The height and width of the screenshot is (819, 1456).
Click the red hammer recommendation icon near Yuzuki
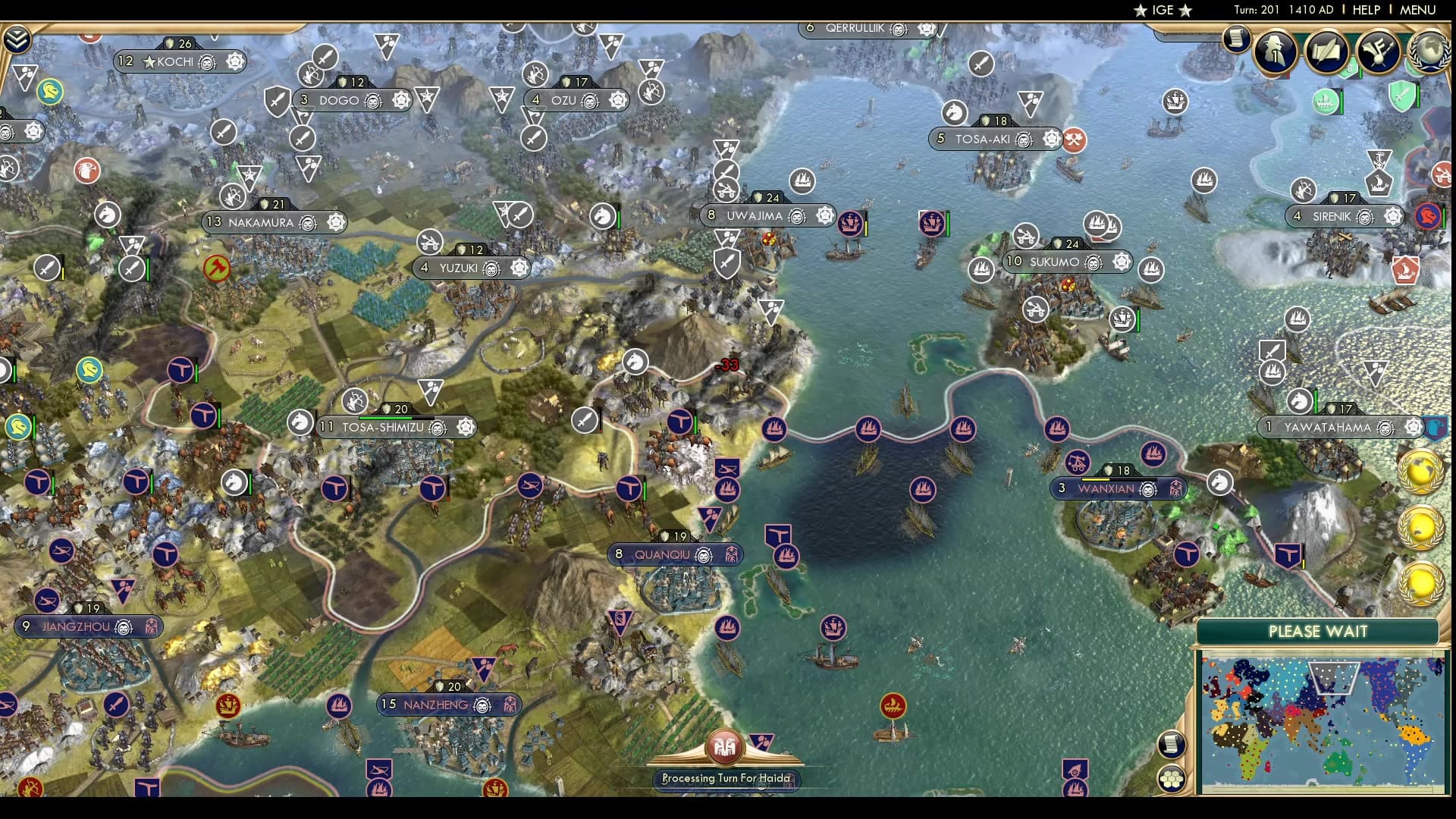[x=218, y=268]
